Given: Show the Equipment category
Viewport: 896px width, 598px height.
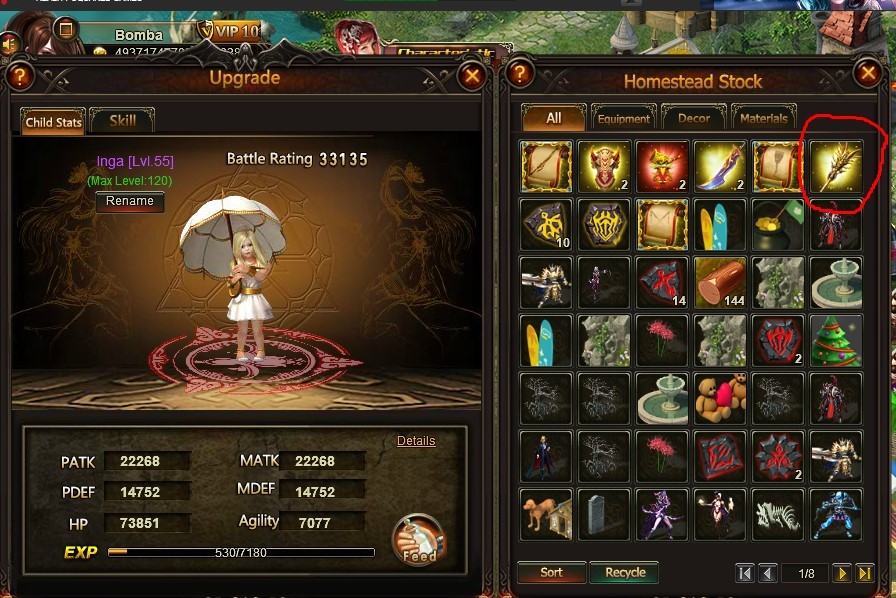Looking at the screenshot, I should pyautogui.click(x=623, y=118).
